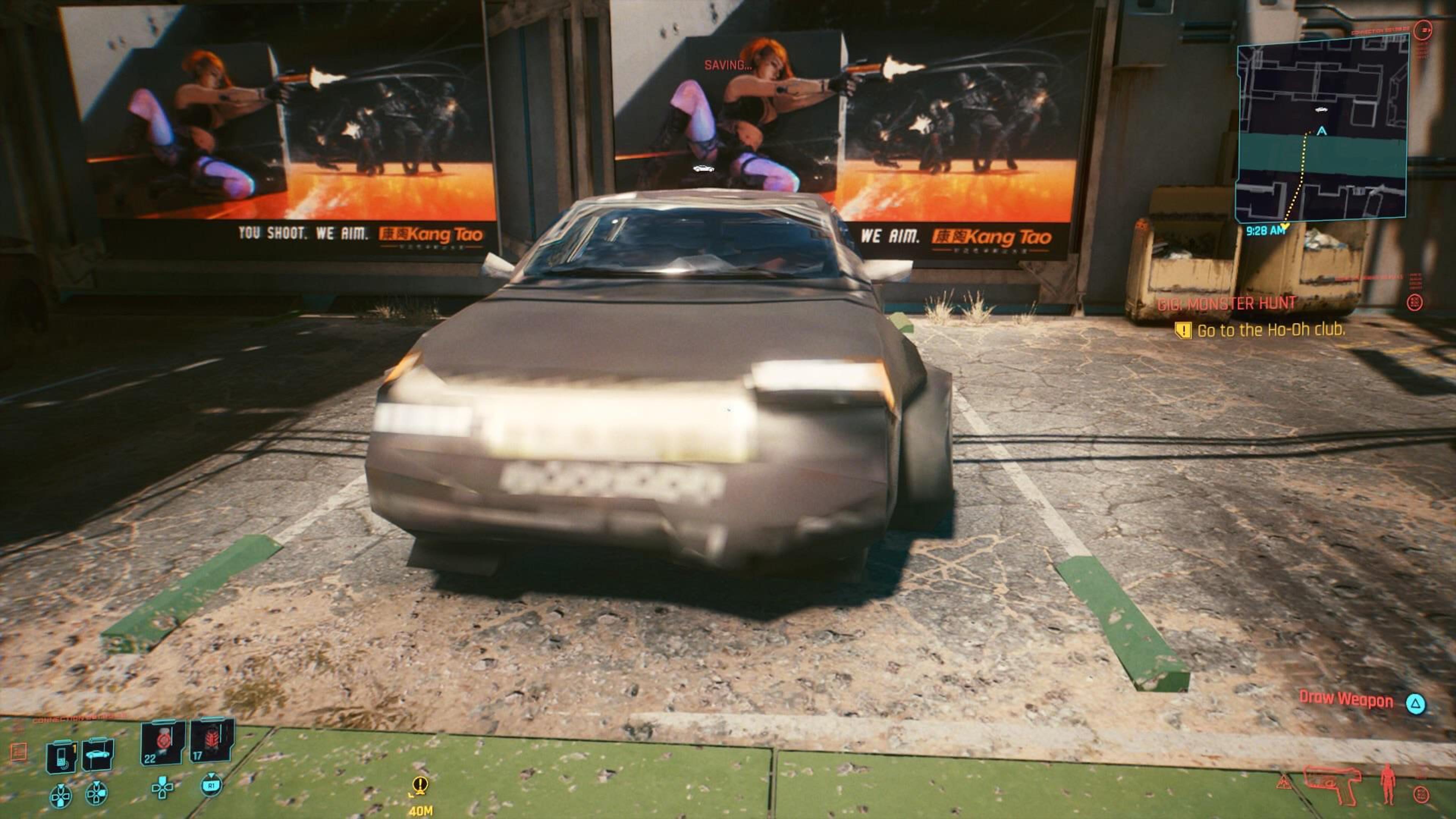Select the Gig: Monster Hunt quest tracker
This screenshot has height=819, width=1456.
tap(1227, 303)
